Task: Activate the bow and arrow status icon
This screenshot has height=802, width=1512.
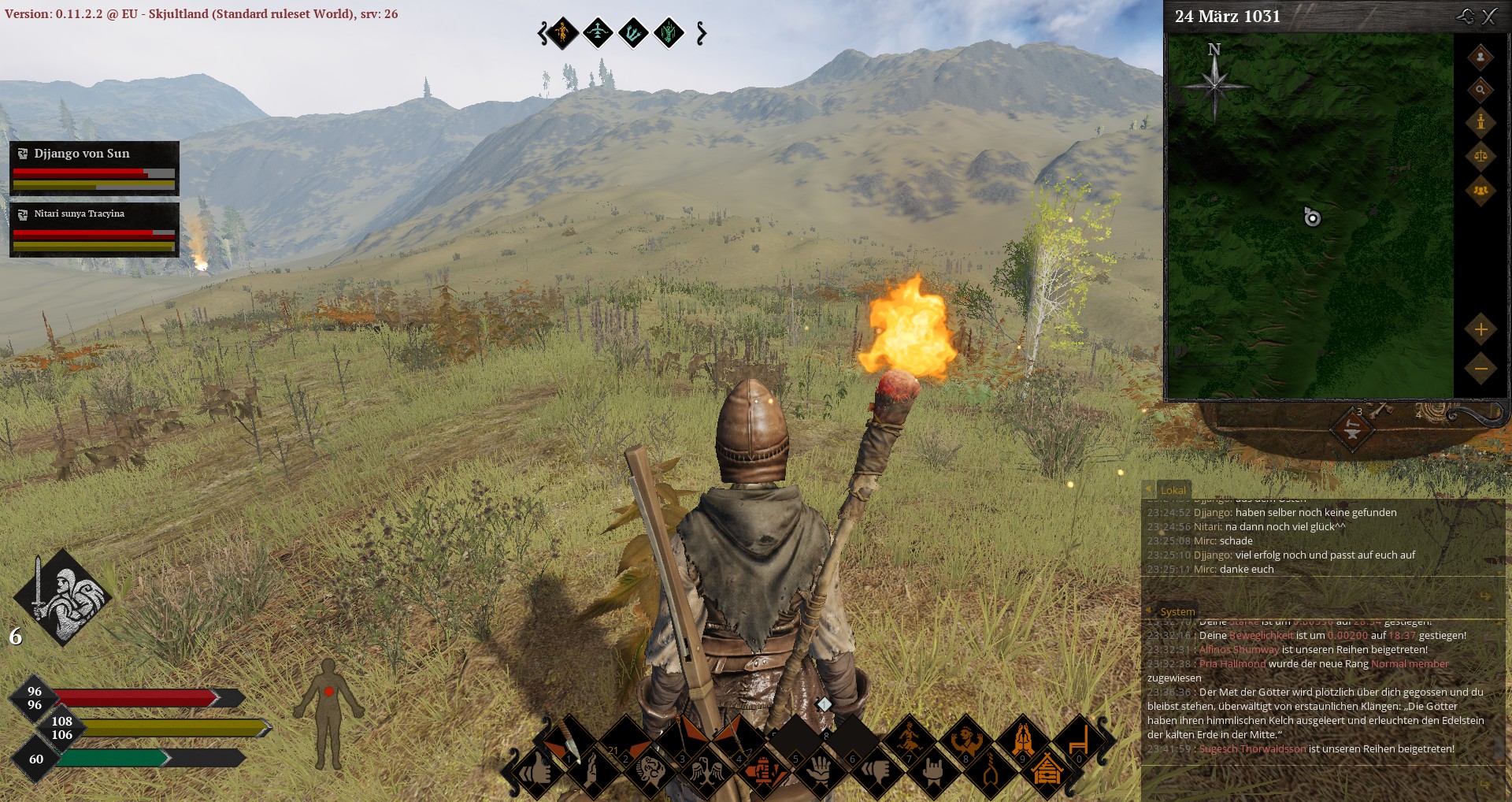Action: click(598, 33)
